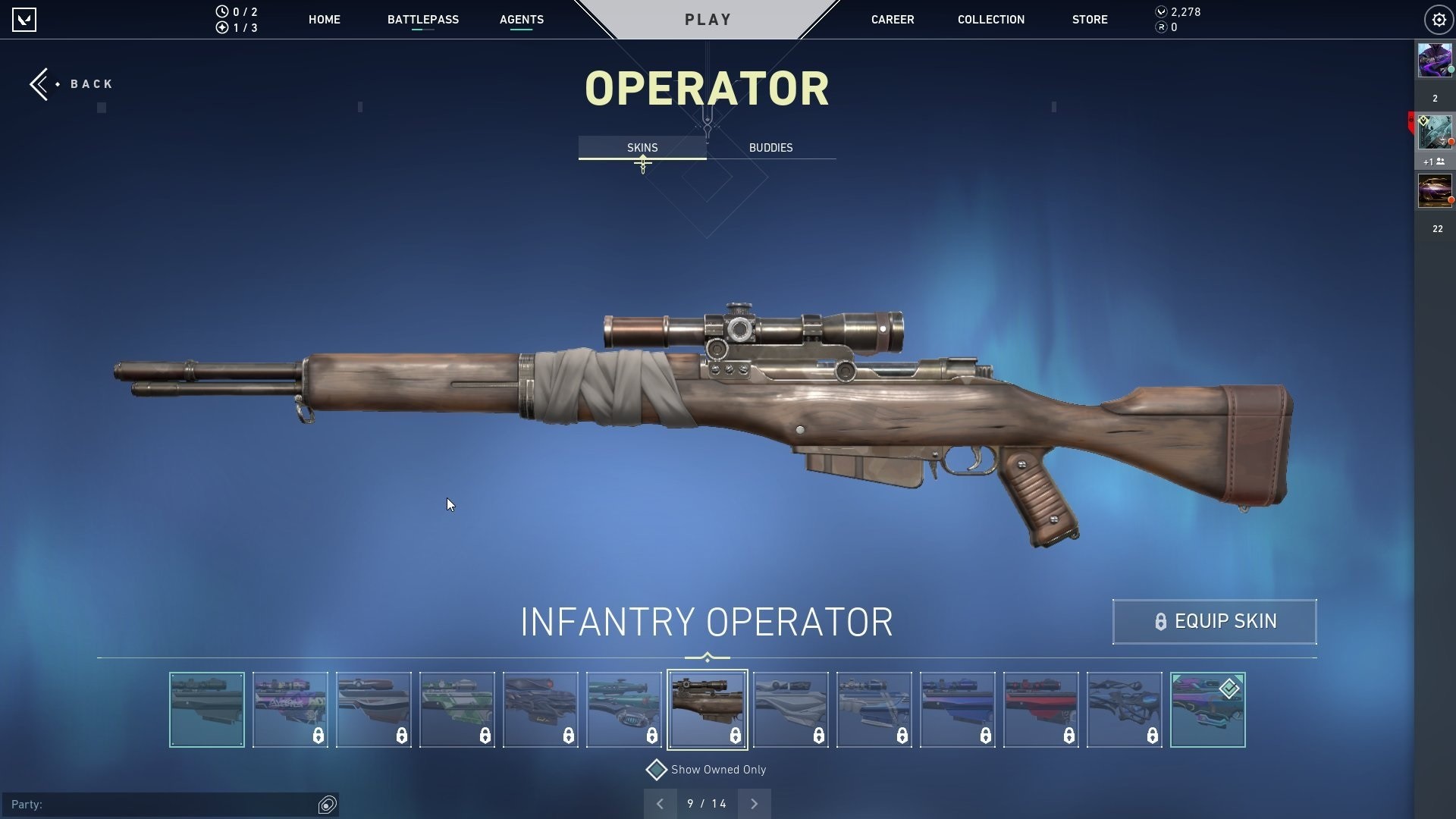Open the COLLECTION menu
Viewport: 1456px width, 819px height.
click(x=990, y=20)
